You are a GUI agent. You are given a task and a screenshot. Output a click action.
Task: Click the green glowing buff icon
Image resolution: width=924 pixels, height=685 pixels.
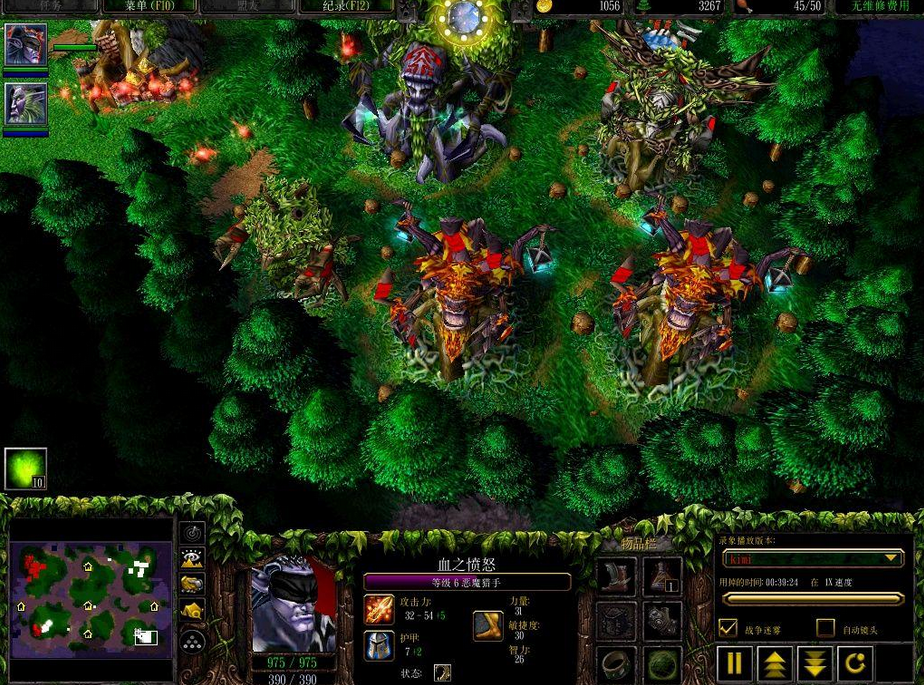tap(26, 469)
